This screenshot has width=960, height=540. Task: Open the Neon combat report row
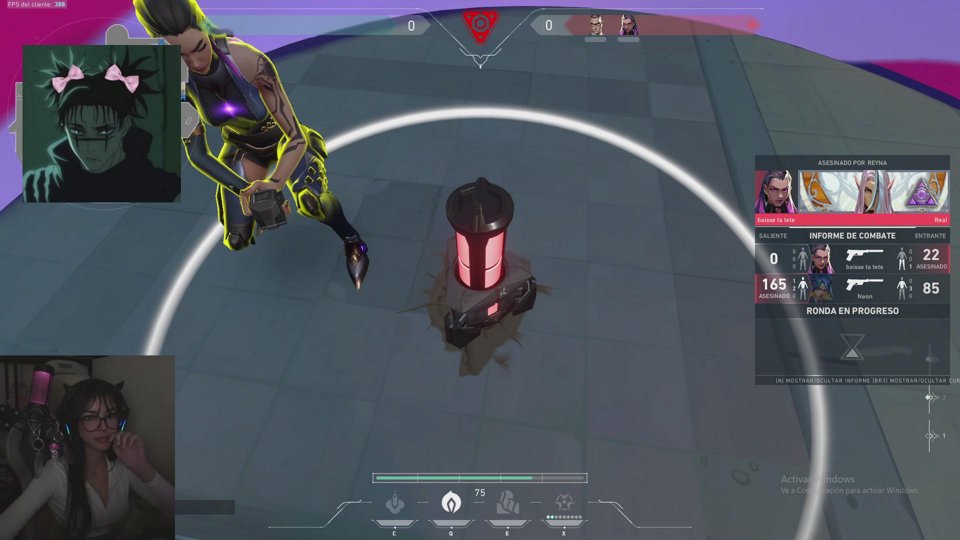[x=851, y=289]
